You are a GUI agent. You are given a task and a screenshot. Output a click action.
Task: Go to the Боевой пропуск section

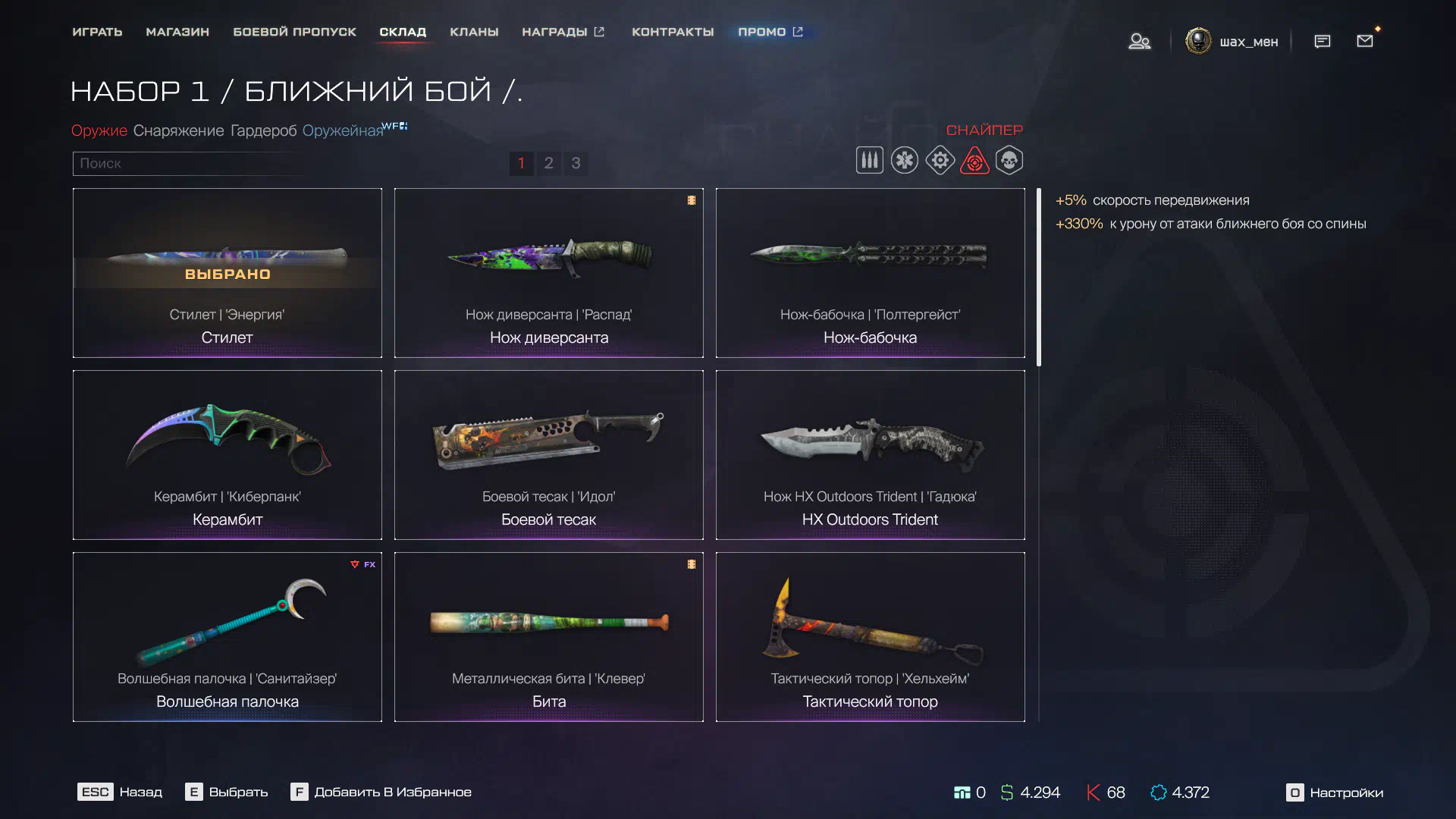pos(294,32)
